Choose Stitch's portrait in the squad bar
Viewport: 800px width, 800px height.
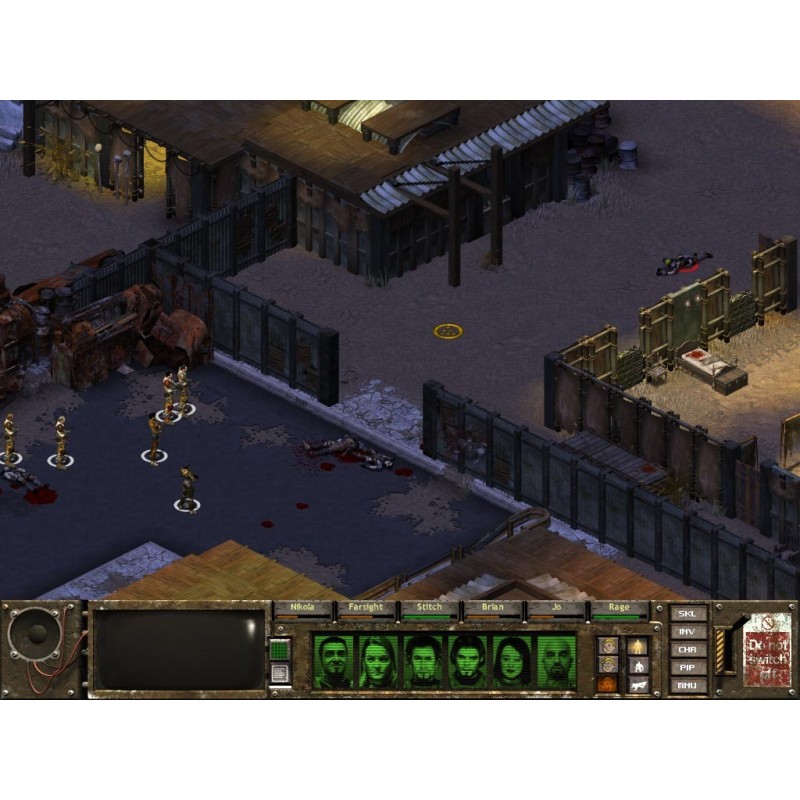coord(423,661)
